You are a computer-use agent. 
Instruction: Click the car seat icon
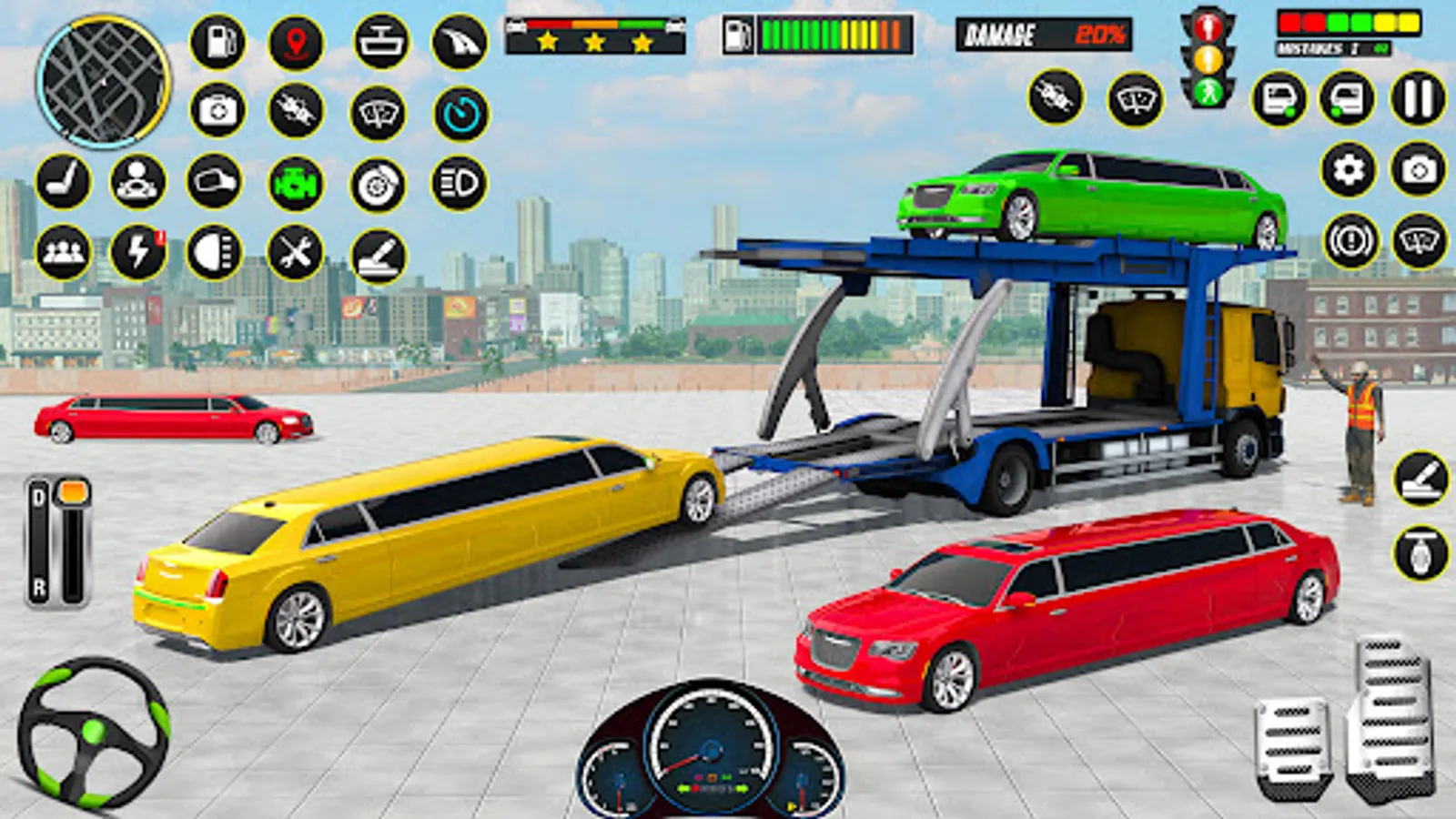click(63, 181)
